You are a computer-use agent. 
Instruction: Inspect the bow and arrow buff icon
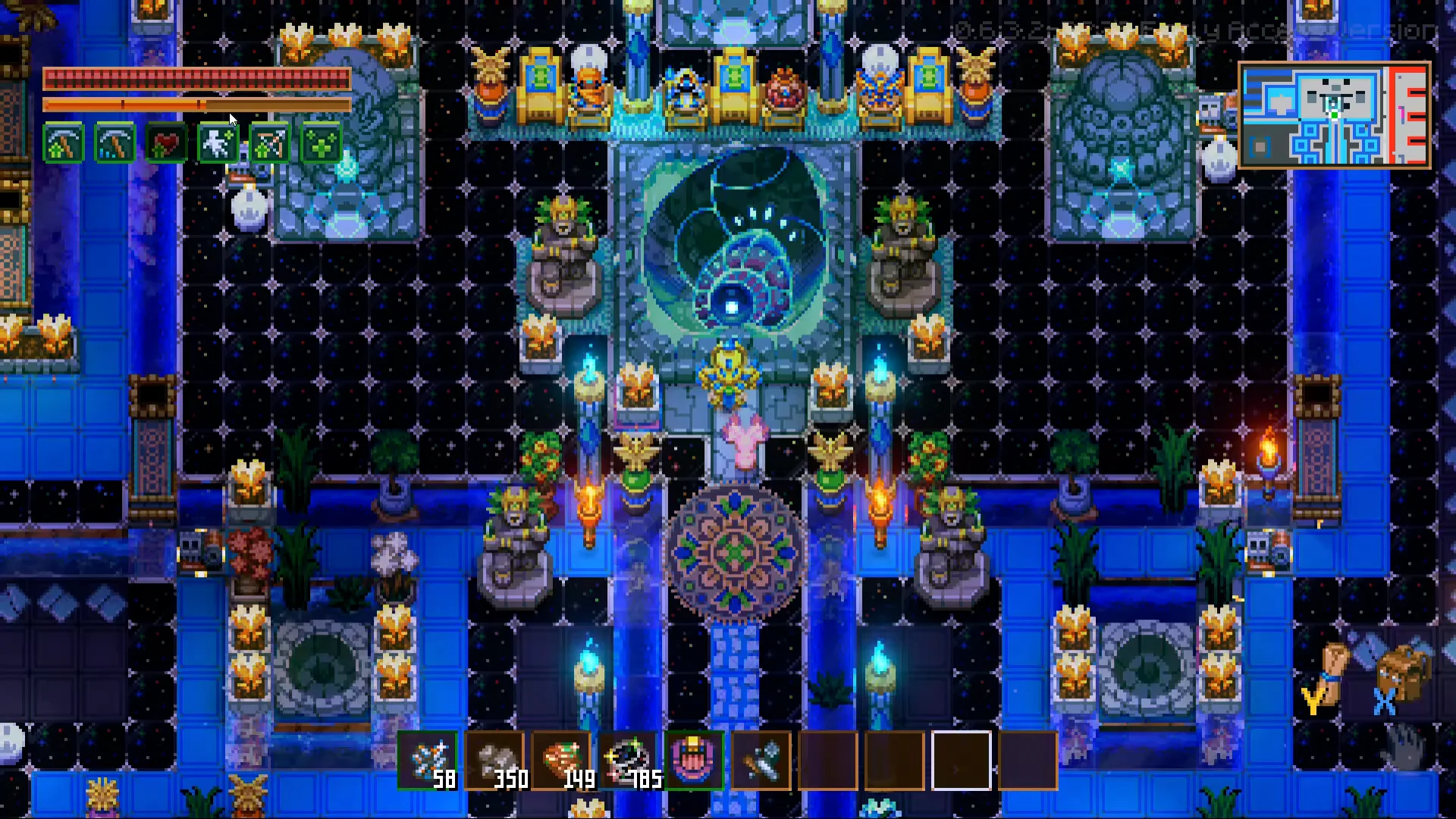(269, 144)
